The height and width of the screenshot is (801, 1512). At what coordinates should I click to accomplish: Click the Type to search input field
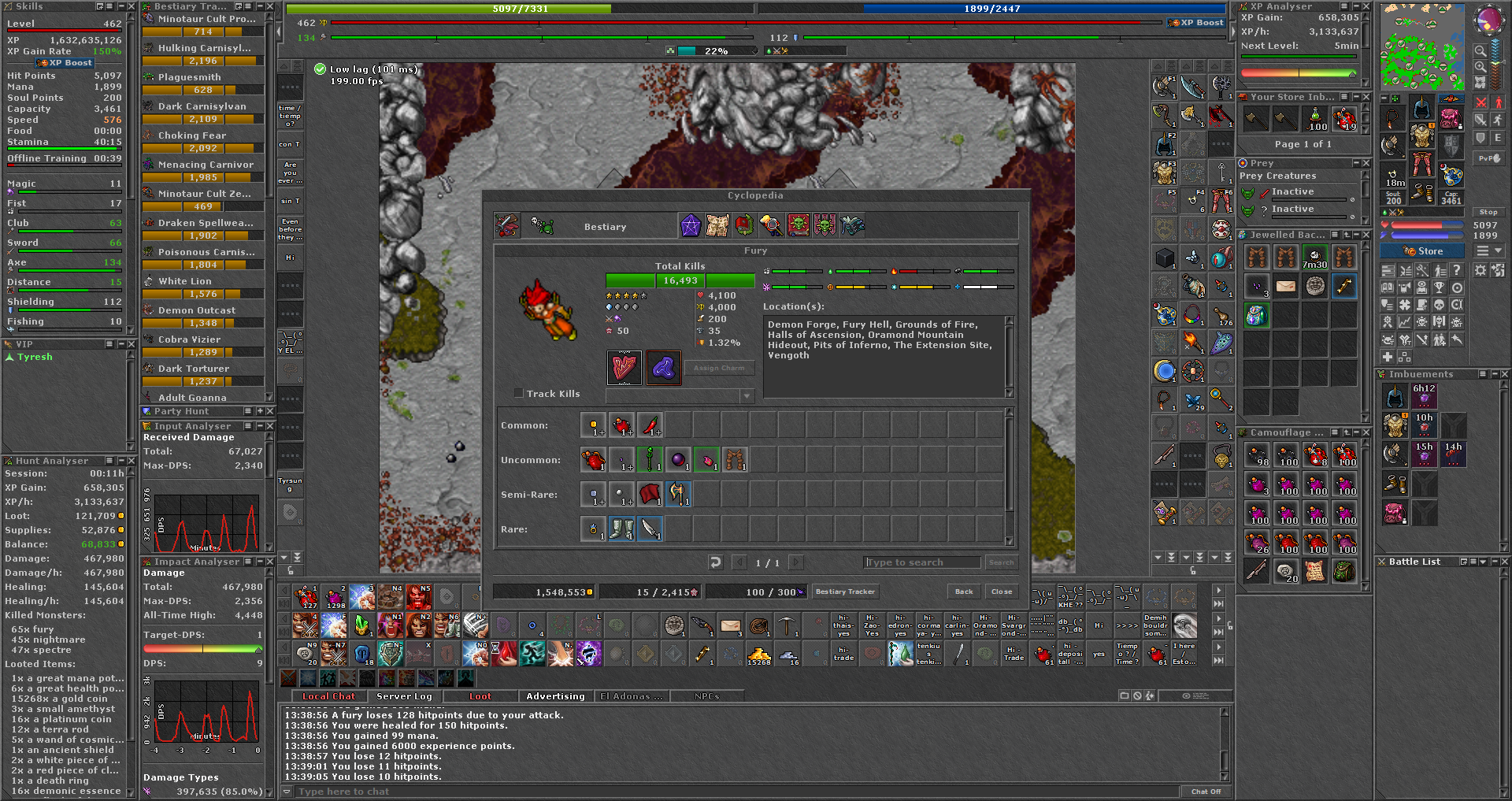pos(921,562)
